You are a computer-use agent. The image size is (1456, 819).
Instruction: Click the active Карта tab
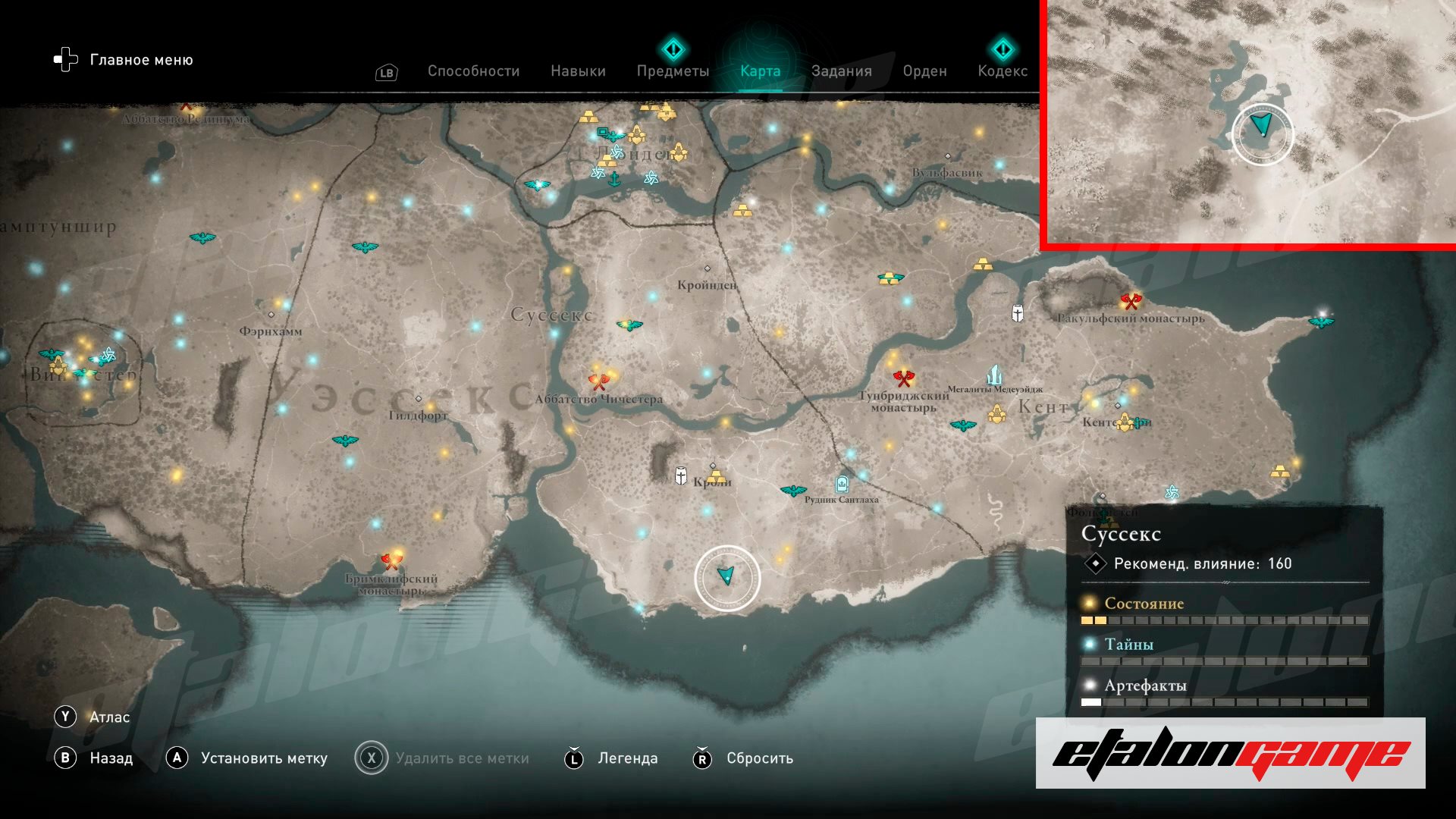(x=760, y=71)
